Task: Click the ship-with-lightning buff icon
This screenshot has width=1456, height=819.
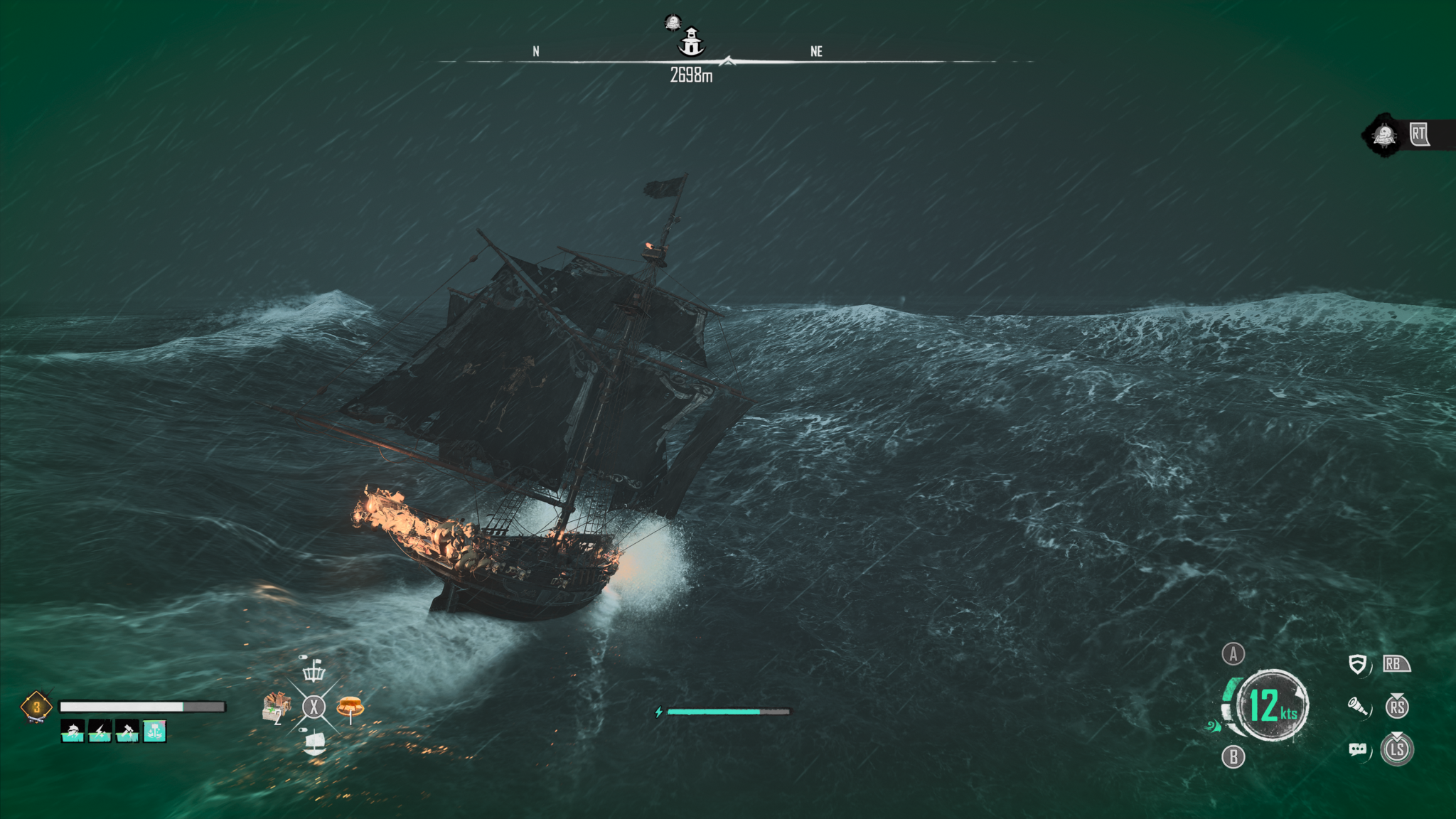Action: (x=73, y=730)
